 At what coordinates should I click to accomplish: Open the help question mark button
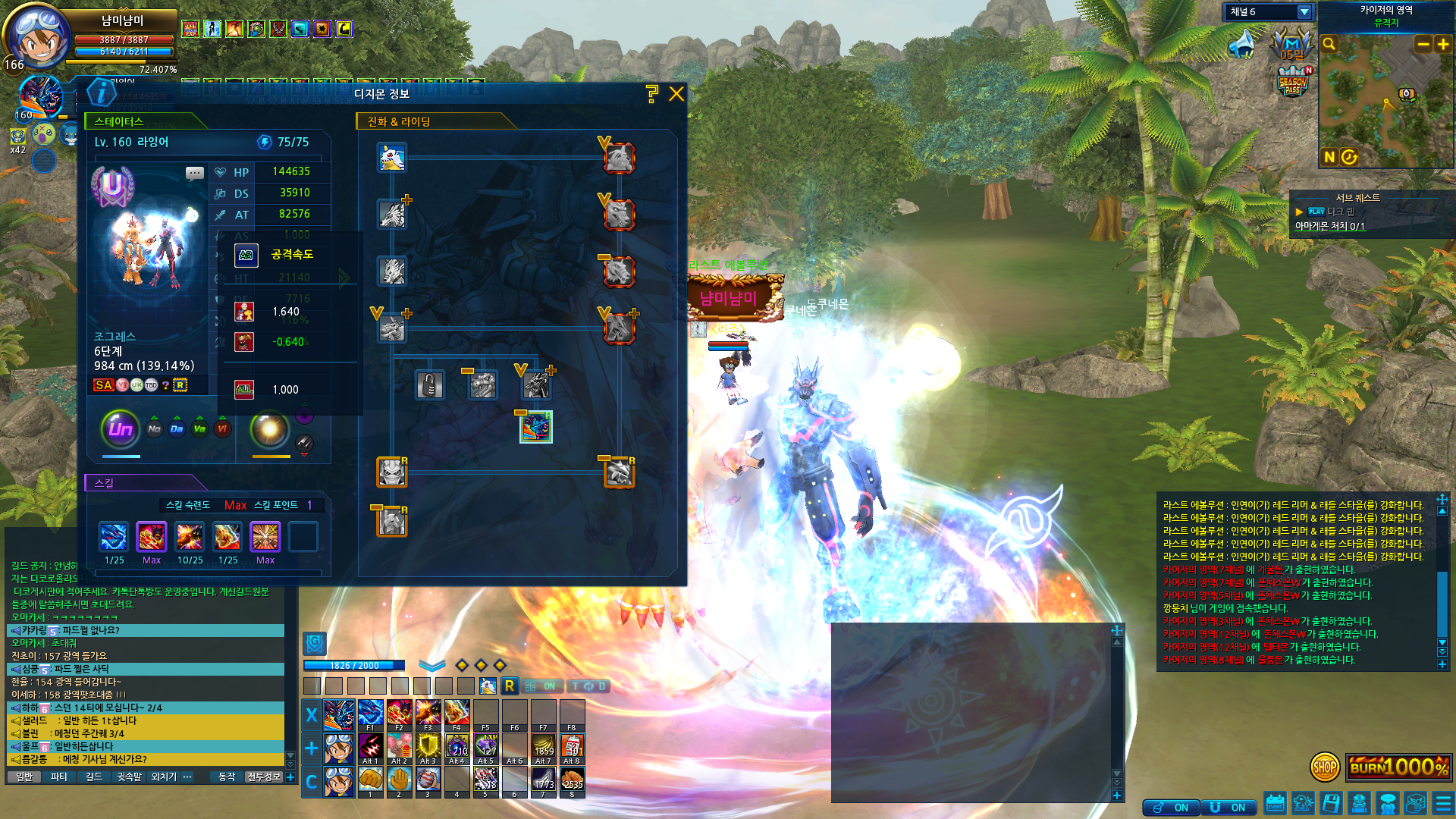pos(652,94)
